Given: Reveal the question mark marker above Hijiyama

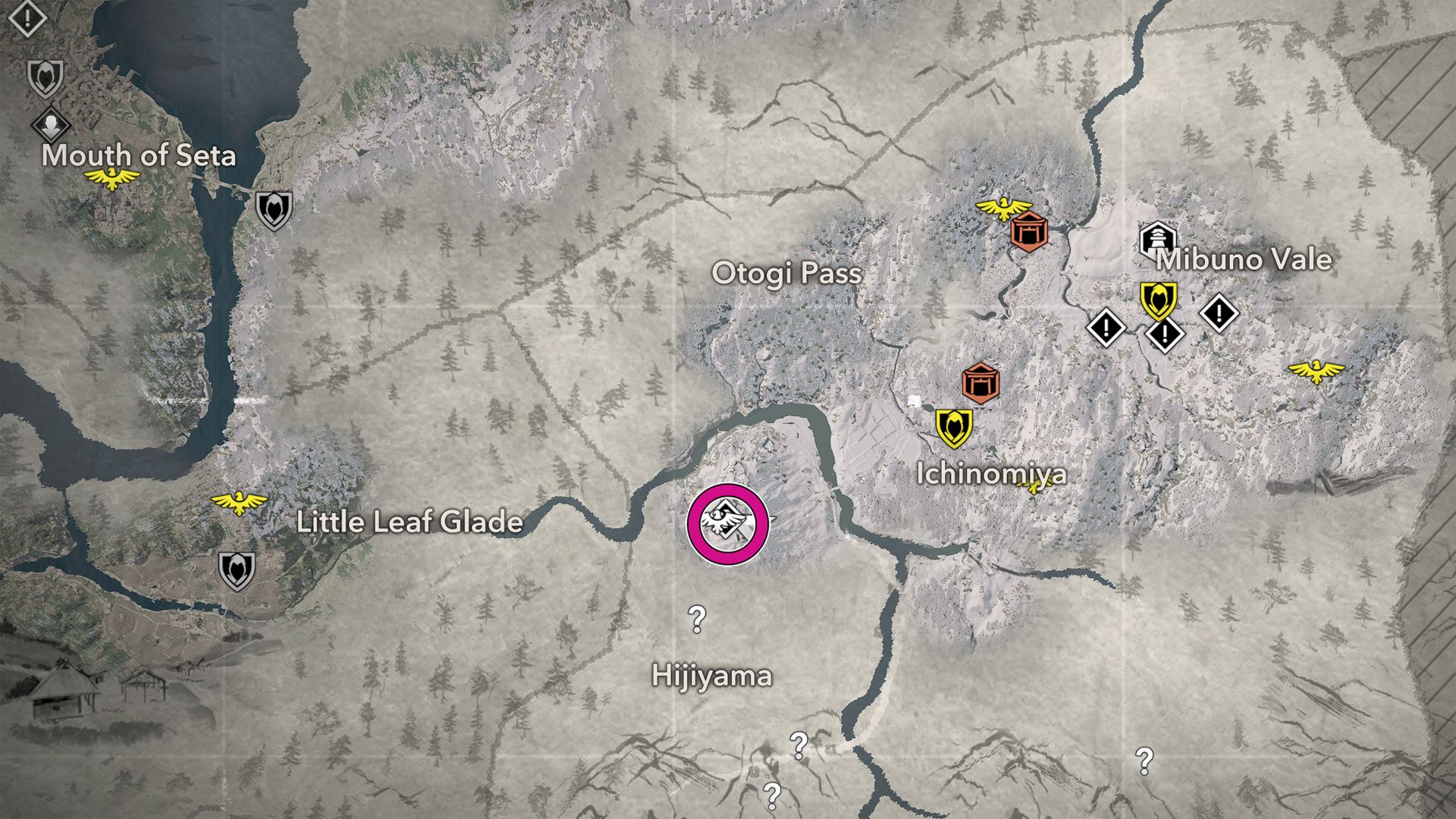Looking at the screenshot, I should [x=696, y=620].
